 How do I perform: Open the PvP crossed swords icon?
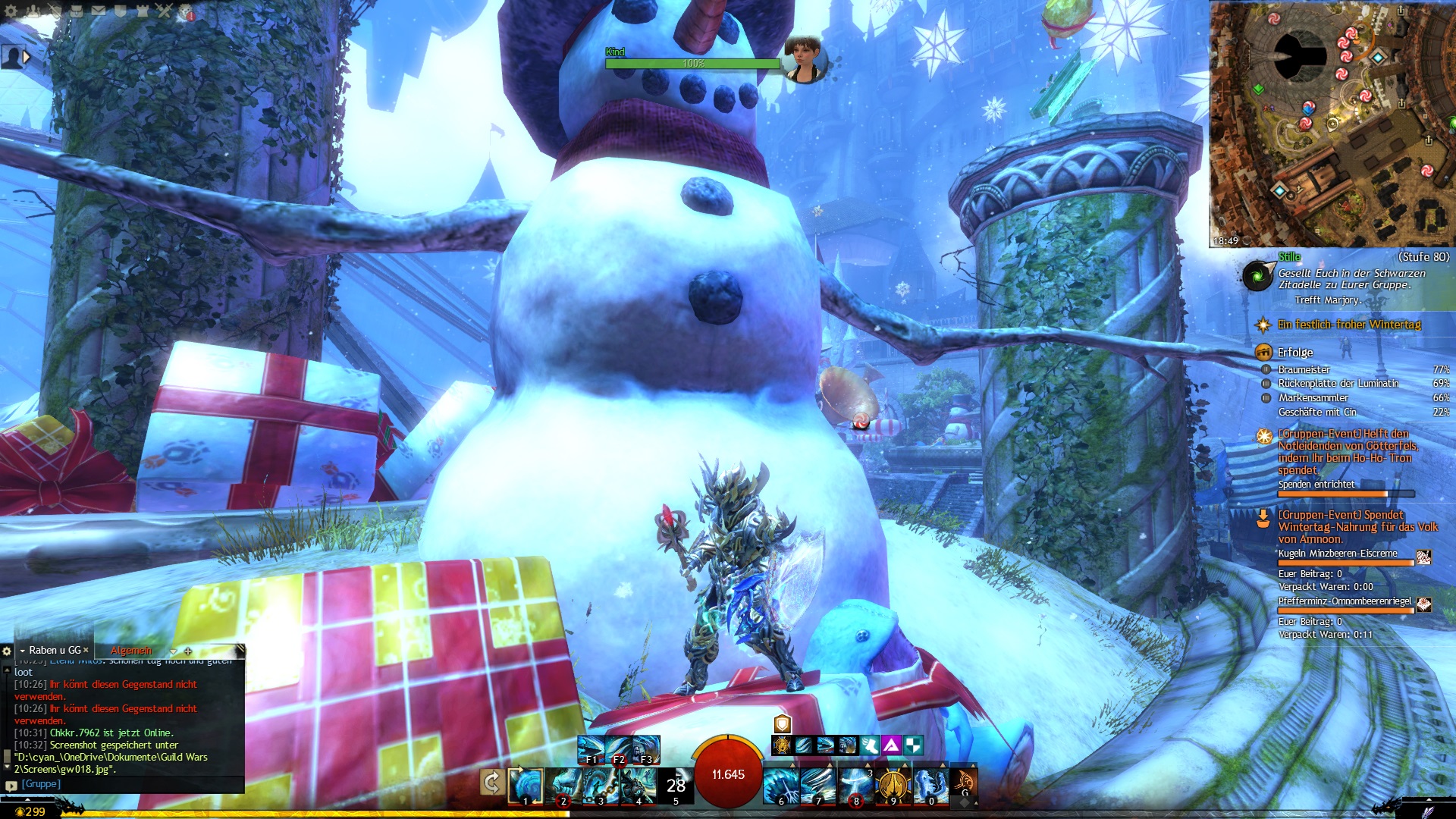165,11
